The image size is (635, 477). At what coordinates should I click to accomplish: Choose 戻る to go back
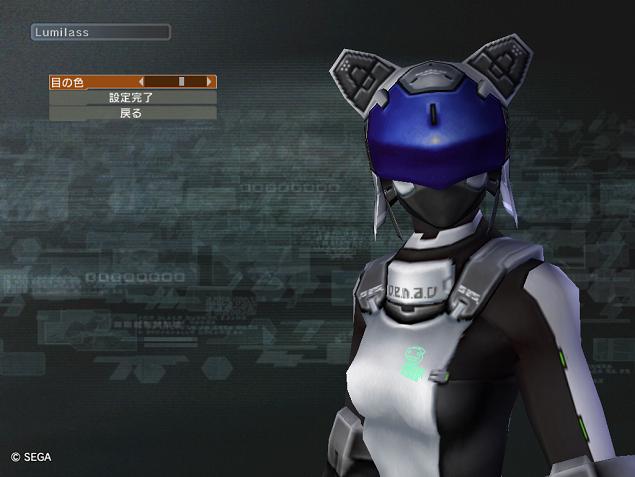tap(131, 113)
